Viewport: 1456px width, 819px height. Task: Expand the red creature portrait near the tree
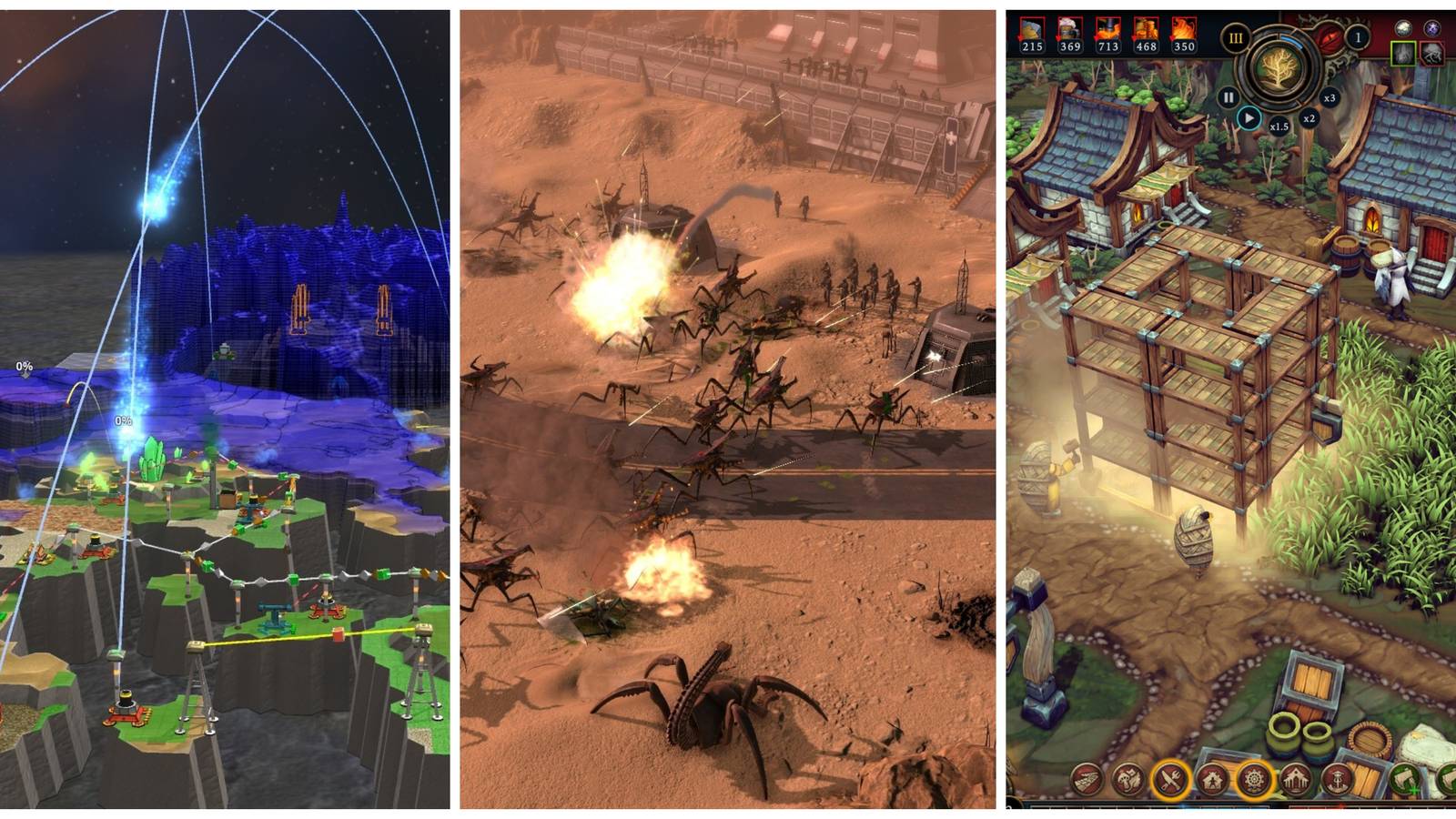[x=1431, y=56]
